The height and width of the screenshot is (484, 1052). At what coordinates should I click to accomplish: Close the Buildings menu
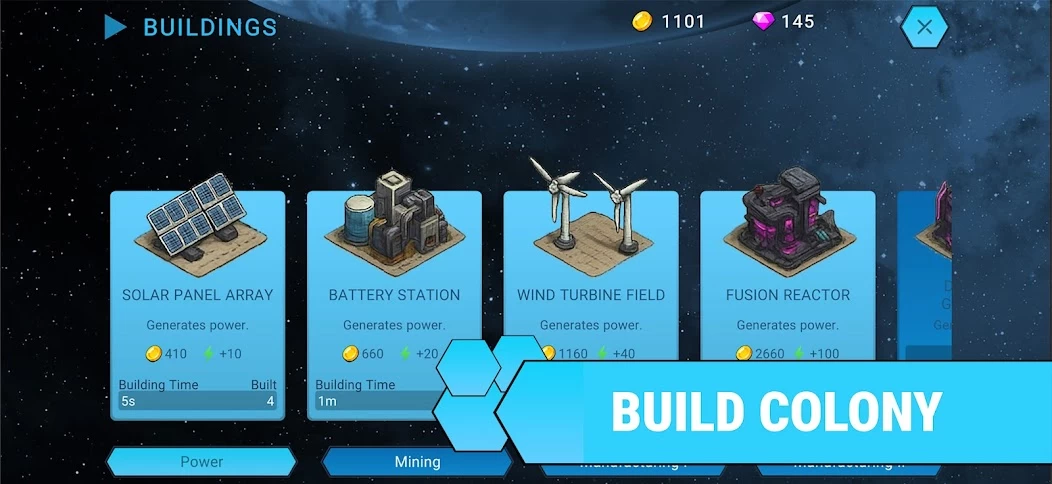[x=924, y=28]
